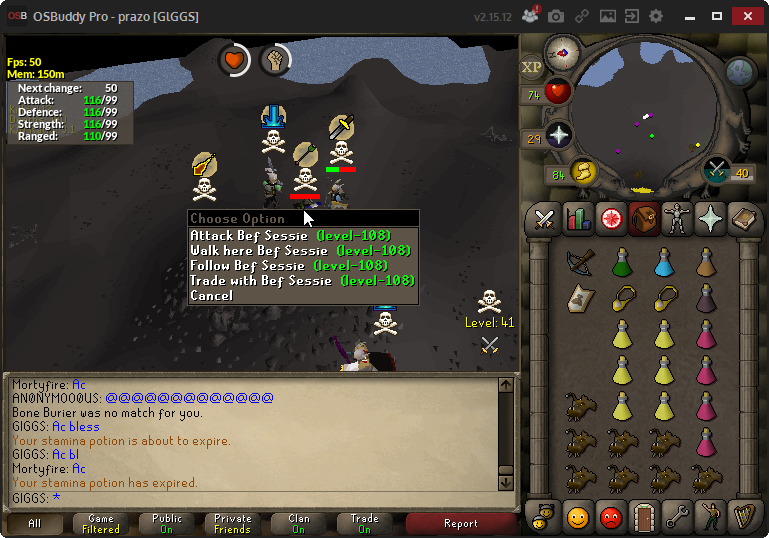Choose Attack Bef Sessie from the menu
The height and width of the screenshot is (538, 769).
(x=301, y=235)
